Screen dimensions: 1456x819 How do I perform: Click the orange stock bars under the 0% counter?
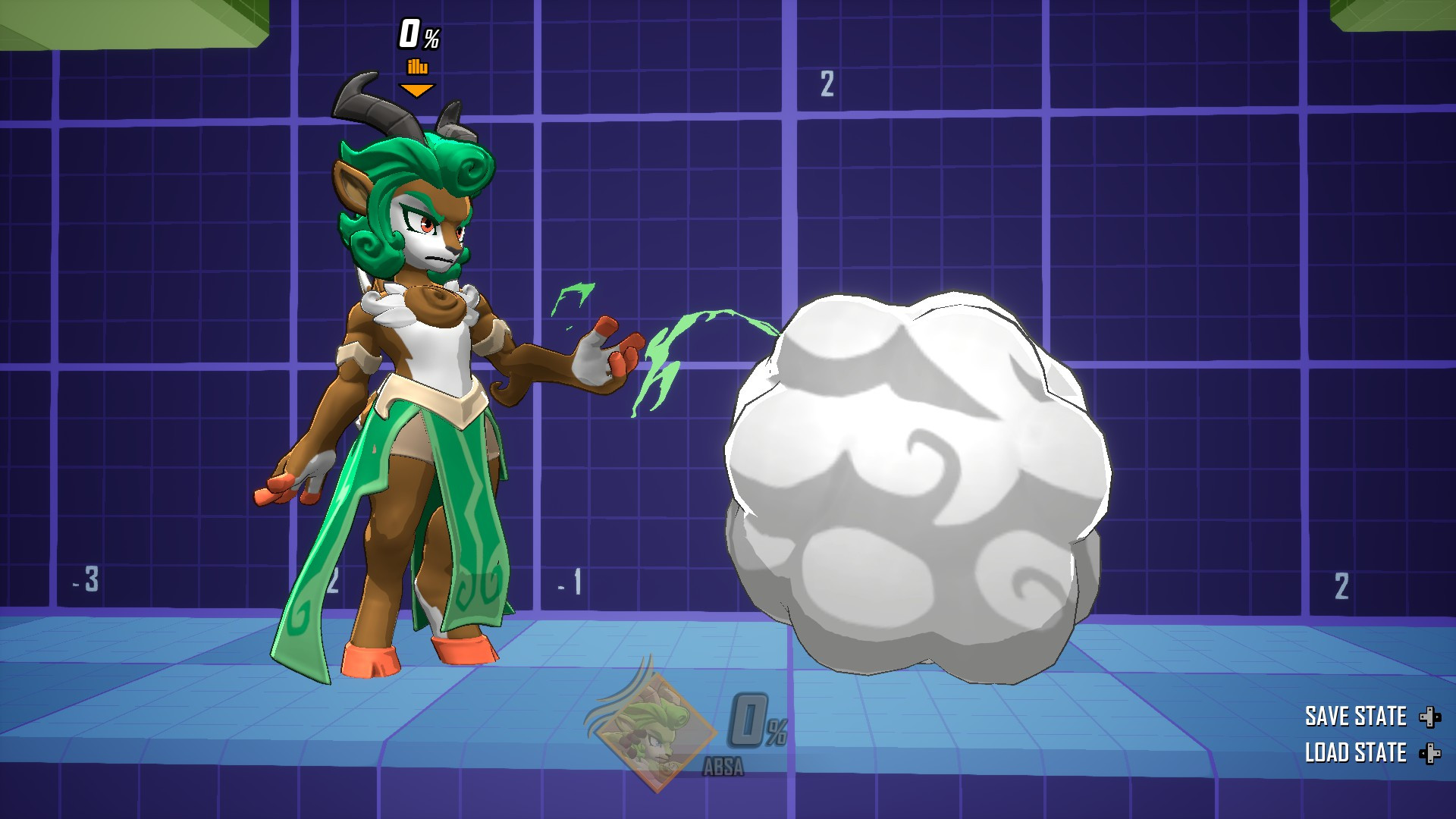coord(417,67)
